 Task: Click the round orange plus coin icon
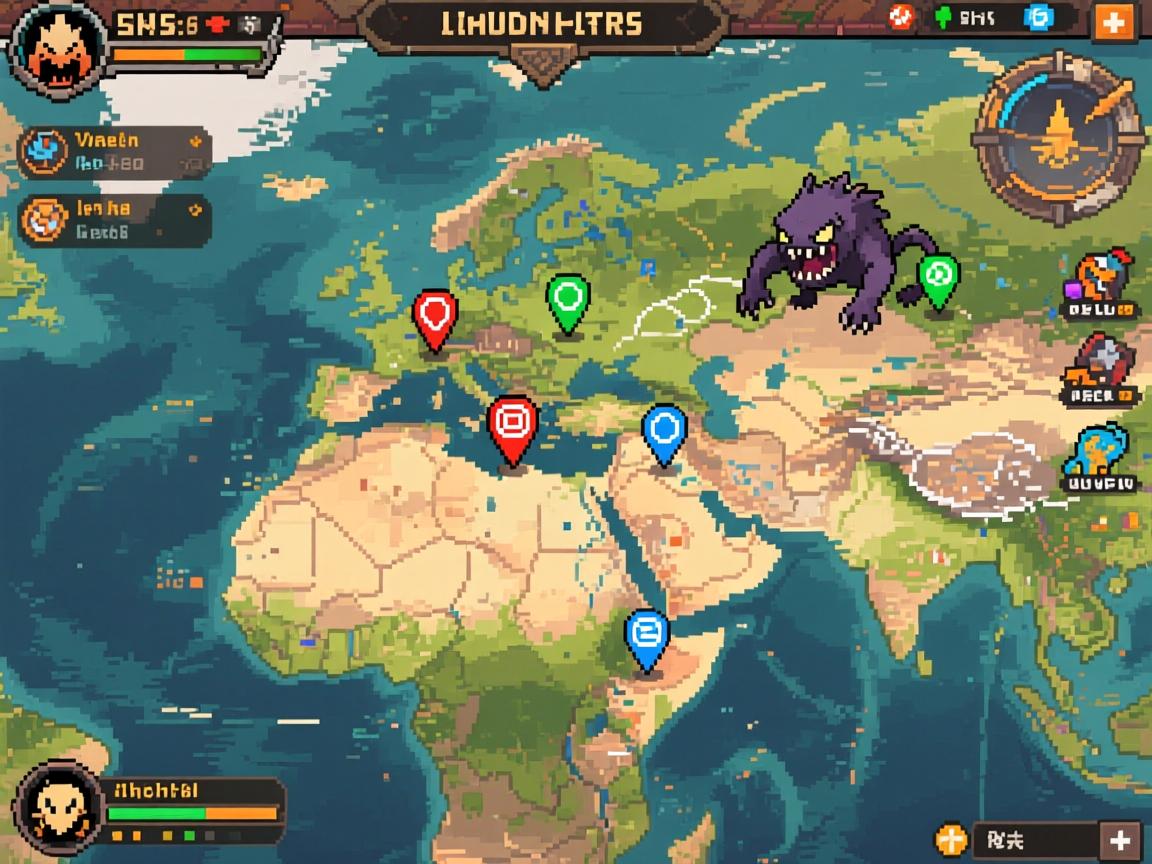(950, 839)
